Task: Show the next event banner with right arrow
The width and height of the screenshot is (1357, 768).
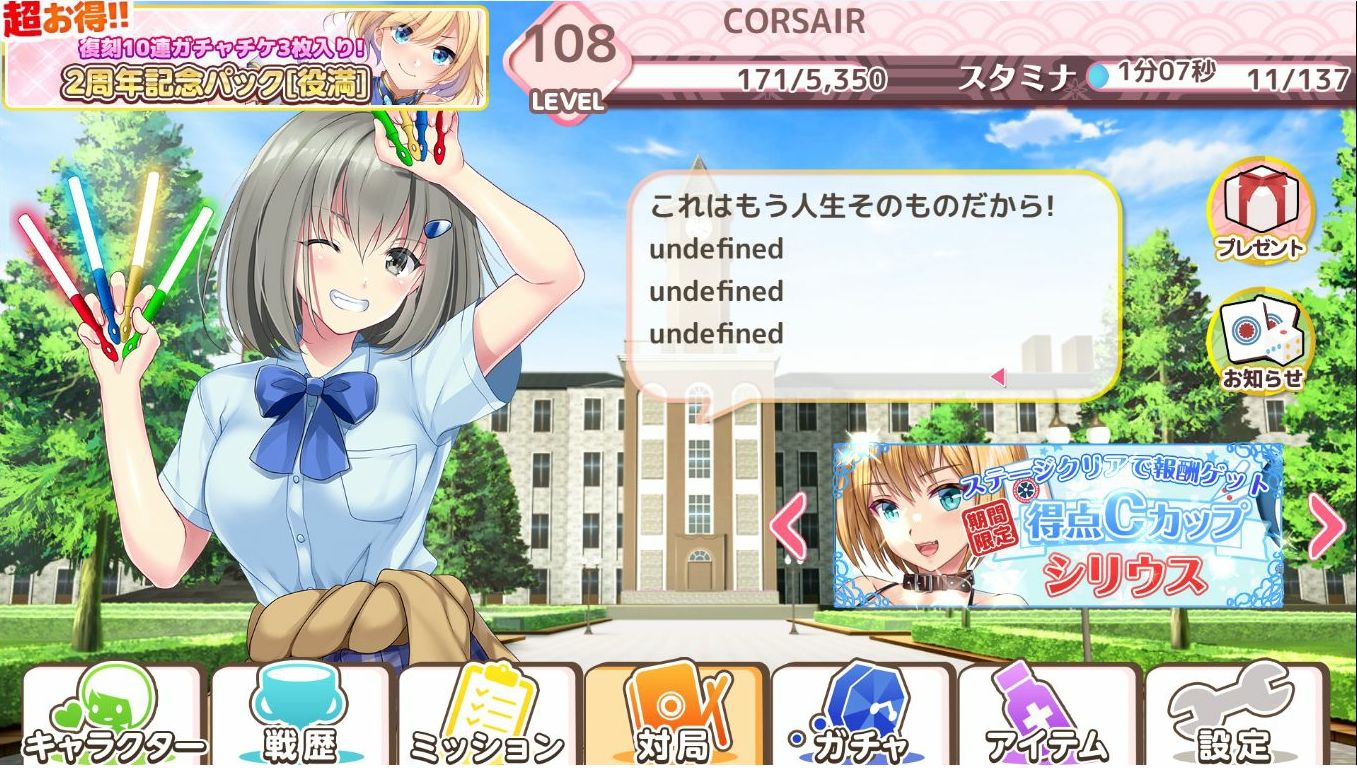Action: click(1326, 526)
